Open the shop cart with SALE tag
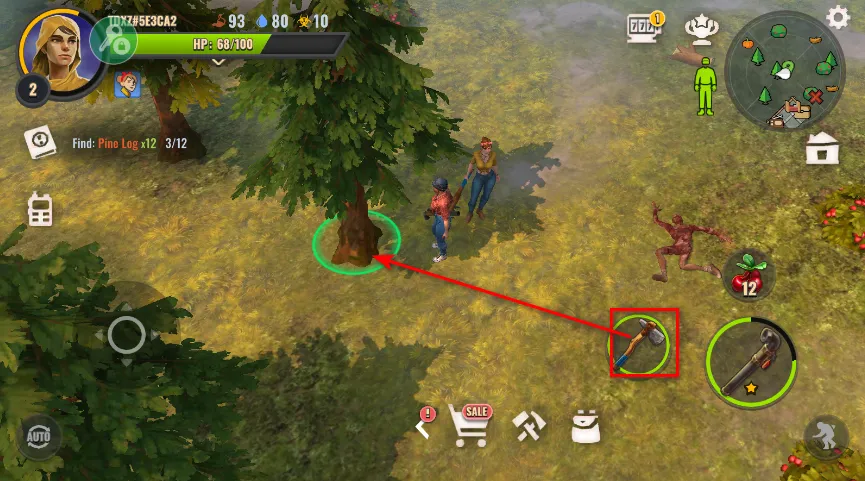The height and width of the screenshot is (481, 865). coord(470,425)
